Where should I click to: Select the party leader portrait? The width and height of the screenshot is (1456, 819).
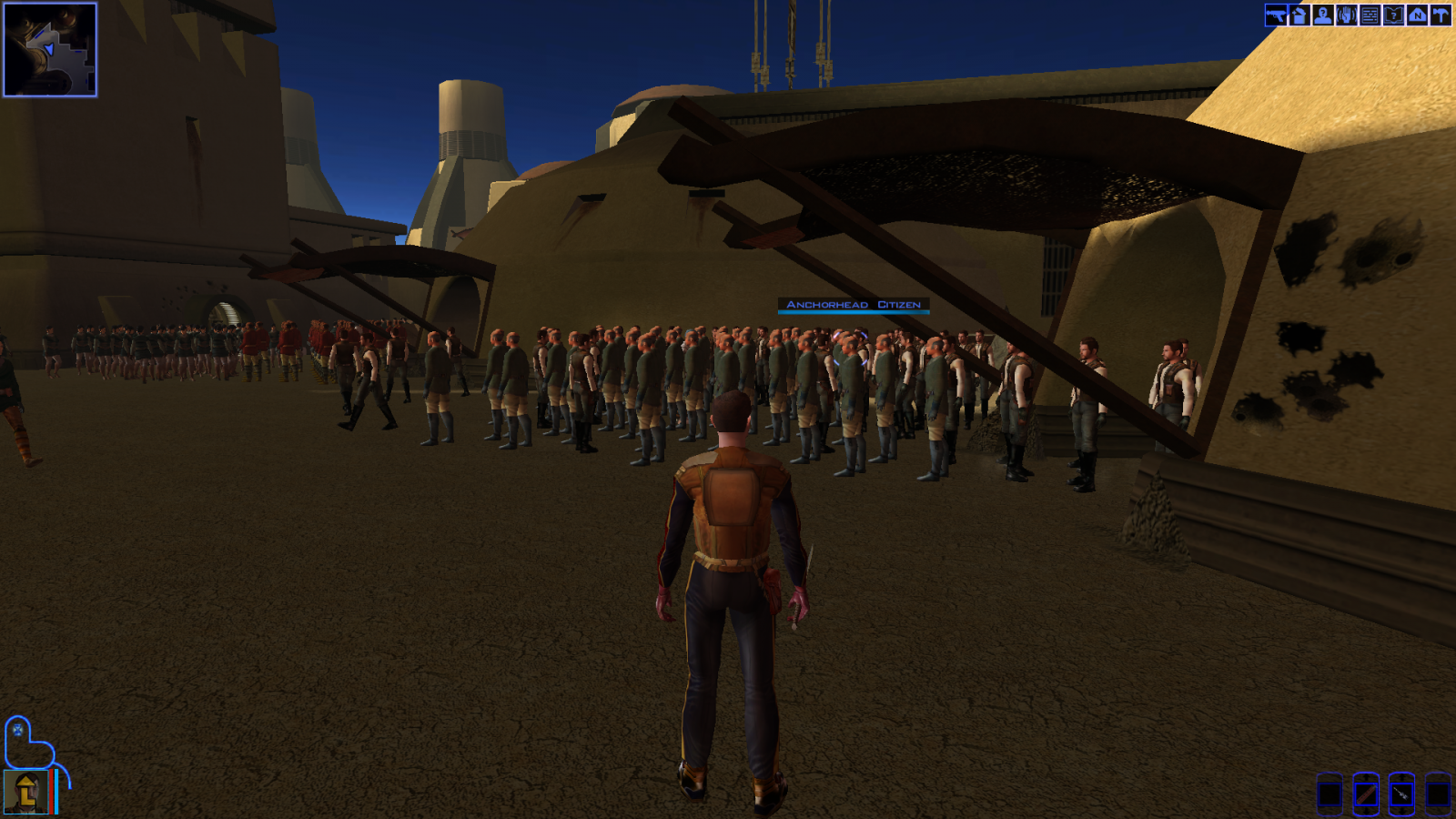(x=25, y=792)
